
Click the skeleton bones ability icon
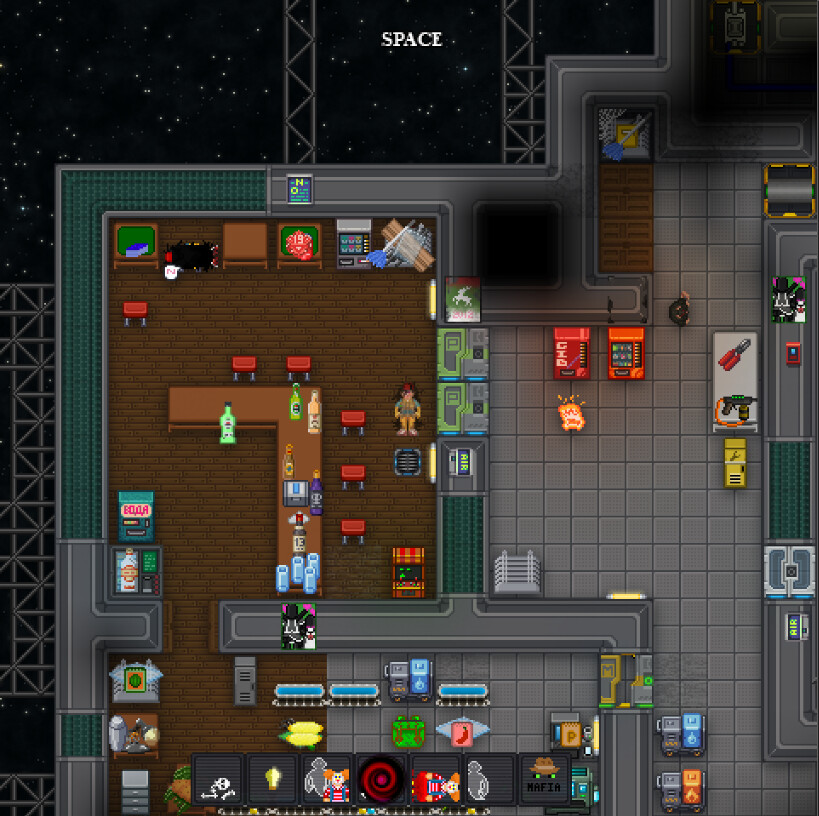(218, 779)
